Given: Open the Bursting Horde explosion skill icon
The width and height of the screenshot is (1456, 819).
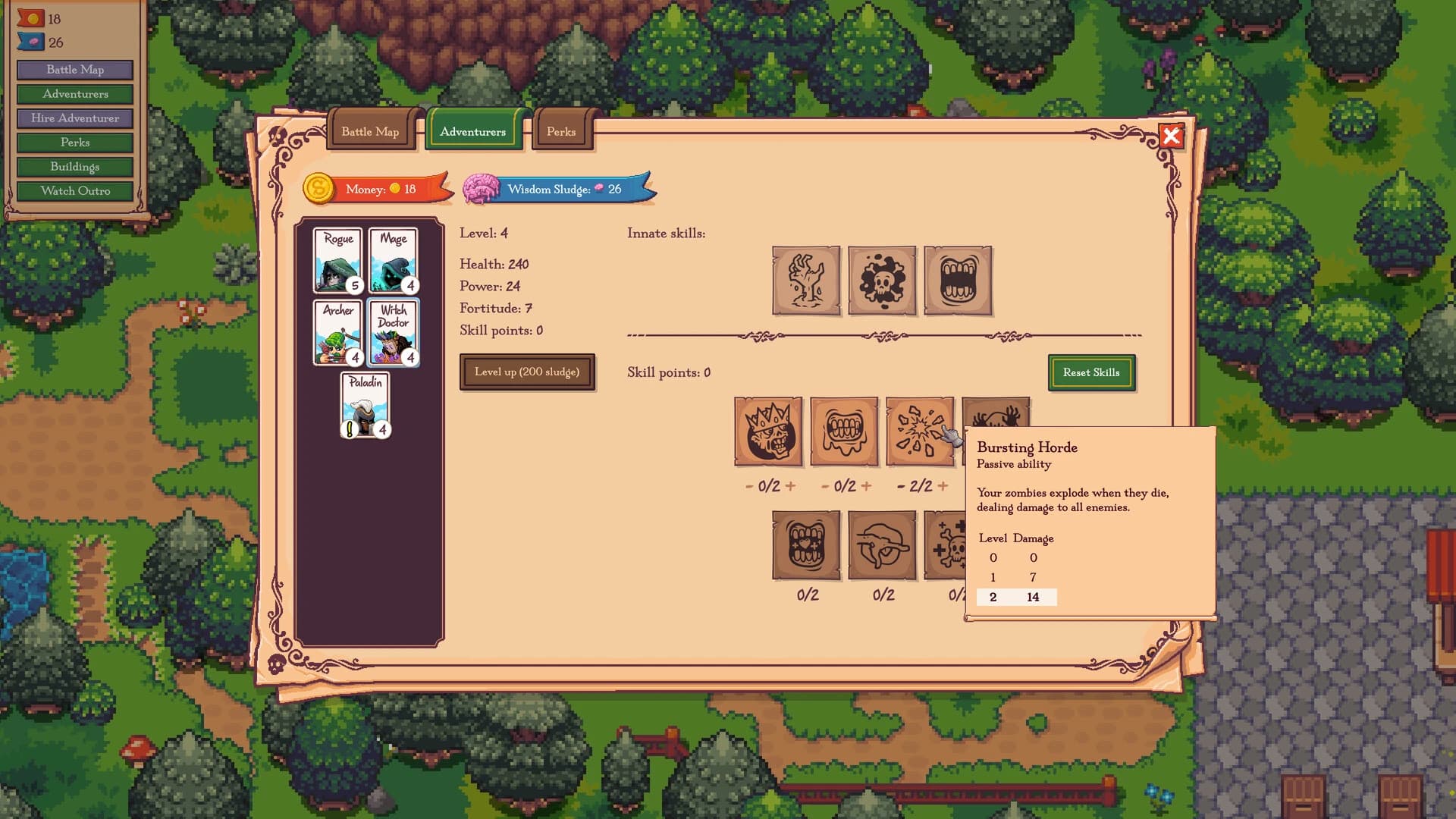Looking at the screenshot, I should pos(921,434).
